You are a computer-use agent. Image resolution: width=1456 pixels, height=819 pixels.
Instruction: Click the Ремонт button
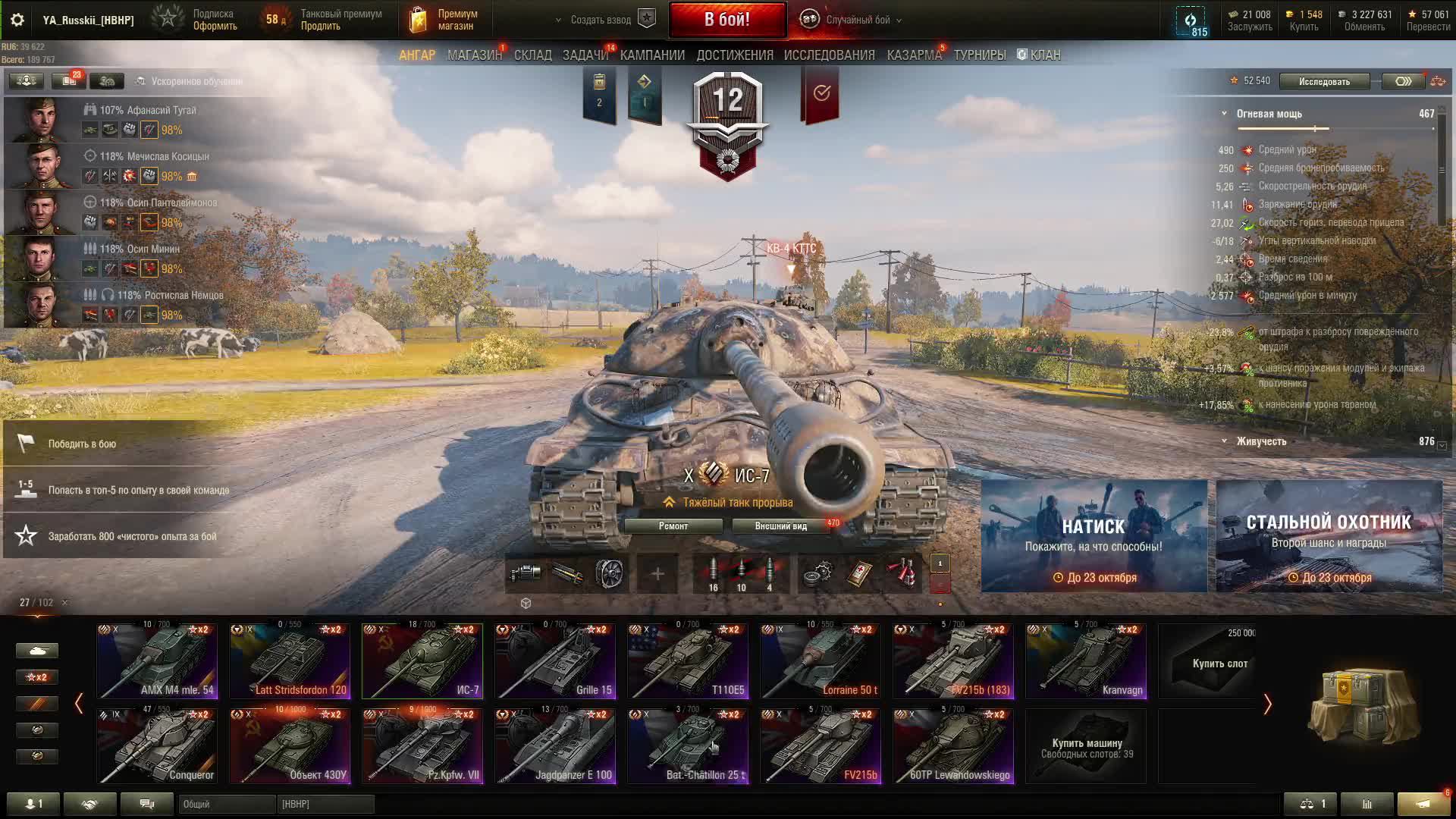tap(673, 526)
